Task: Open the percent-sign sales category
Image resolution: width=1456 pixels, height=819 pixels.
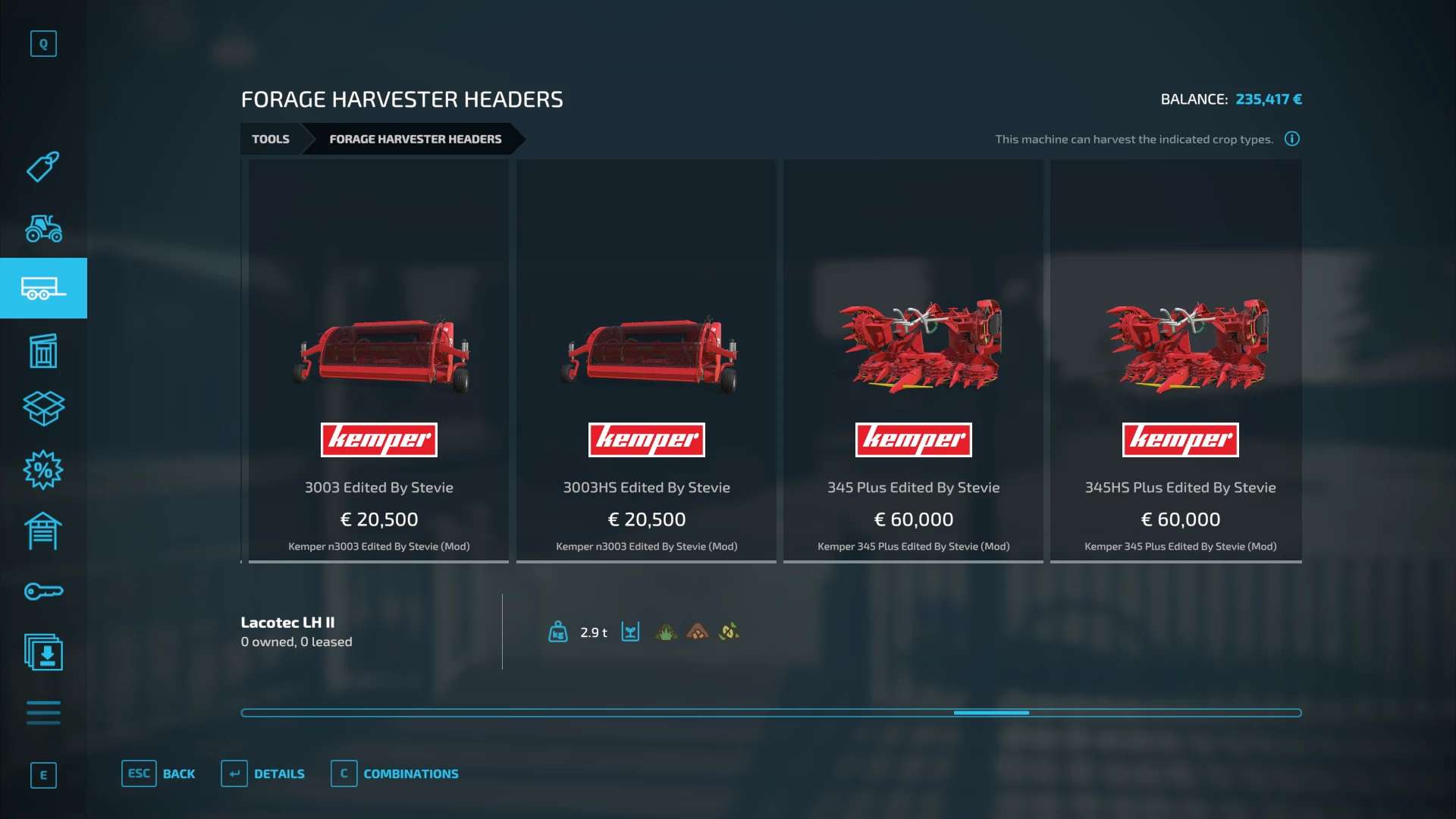Action: tap(43, 470)
